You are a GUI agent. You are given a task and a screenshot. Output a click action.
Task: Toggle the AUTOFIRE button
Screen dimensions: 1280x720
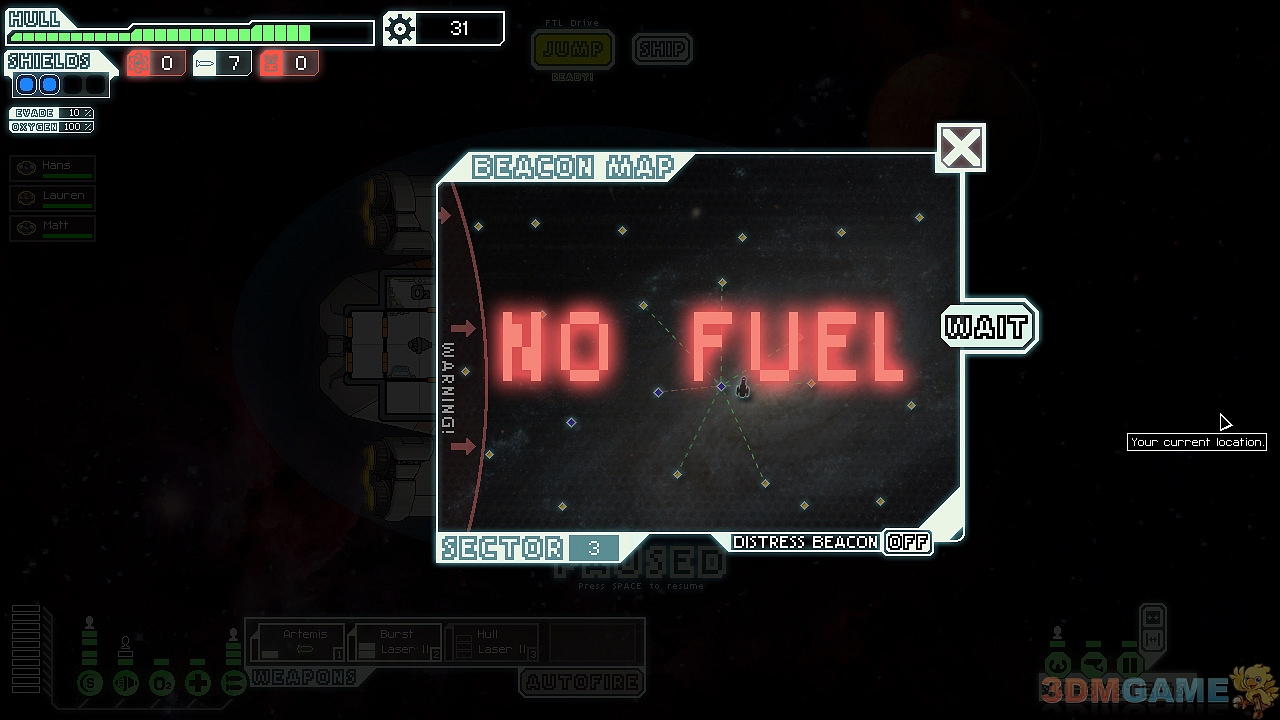pyautogui.click(x=582, y=683)
